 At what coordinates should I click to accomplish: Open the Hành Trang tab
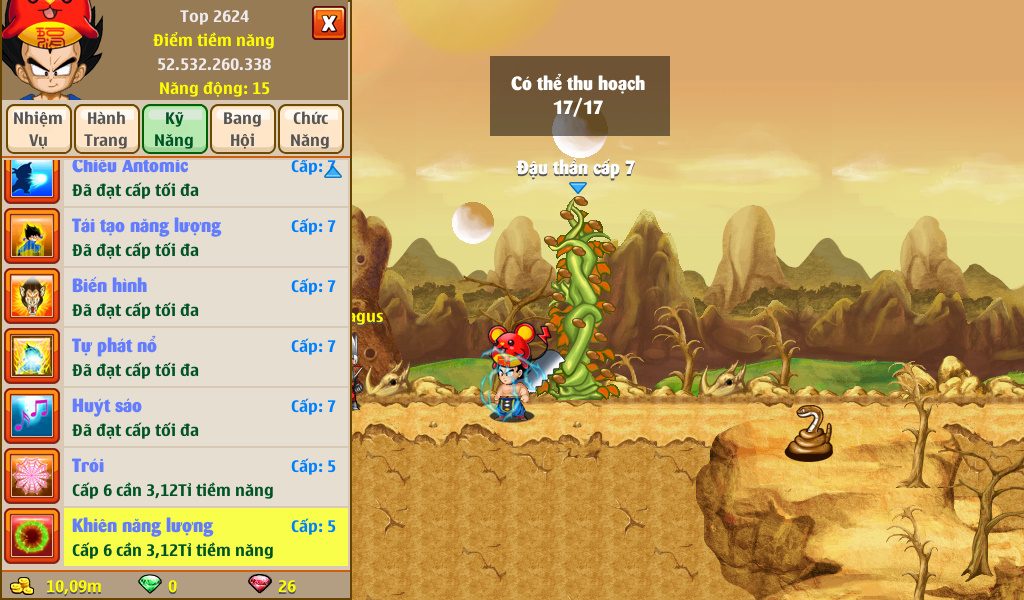point(106,129)
